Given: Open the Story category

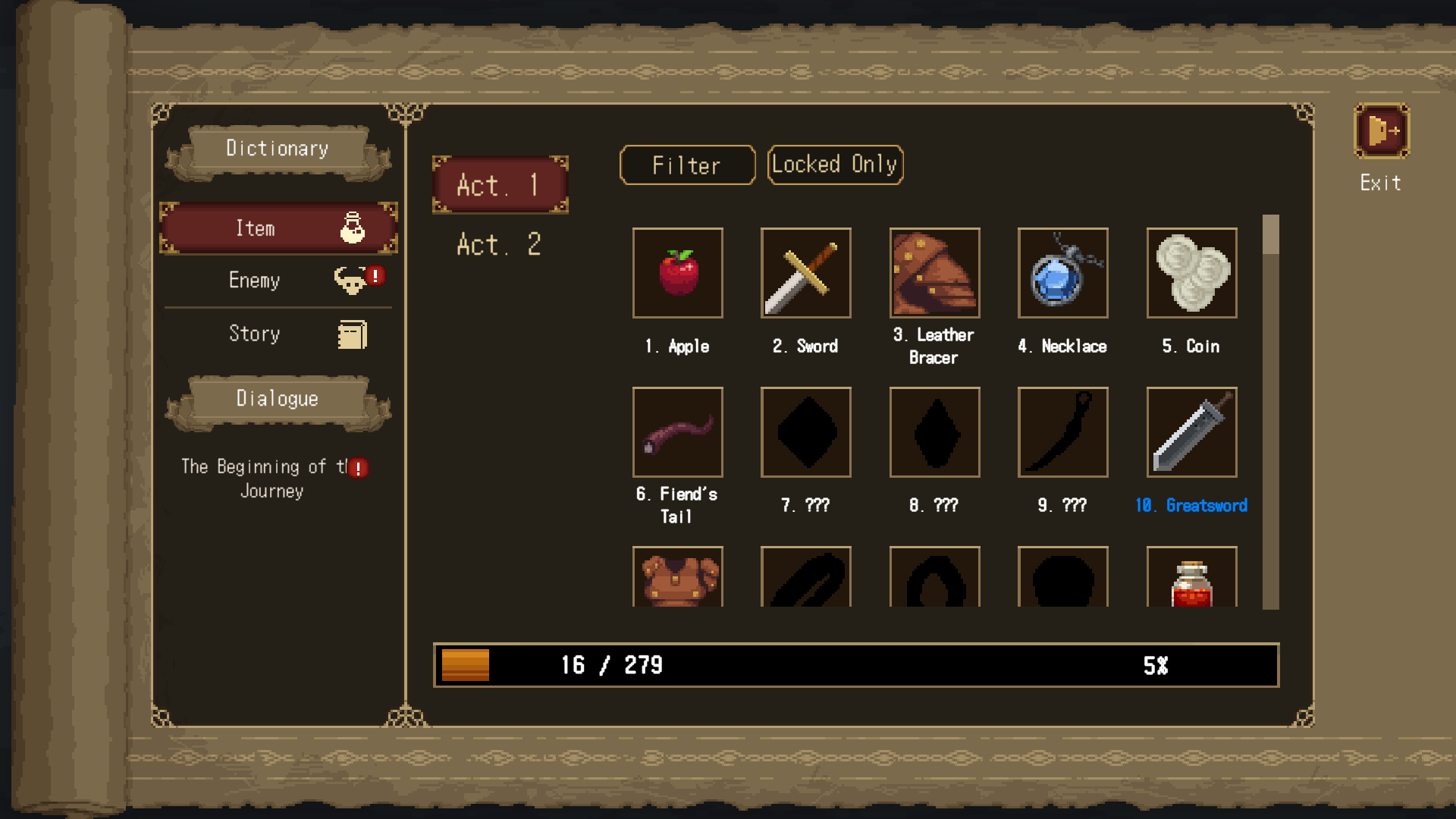Looking at the screenshot, I should pos(278,334).
